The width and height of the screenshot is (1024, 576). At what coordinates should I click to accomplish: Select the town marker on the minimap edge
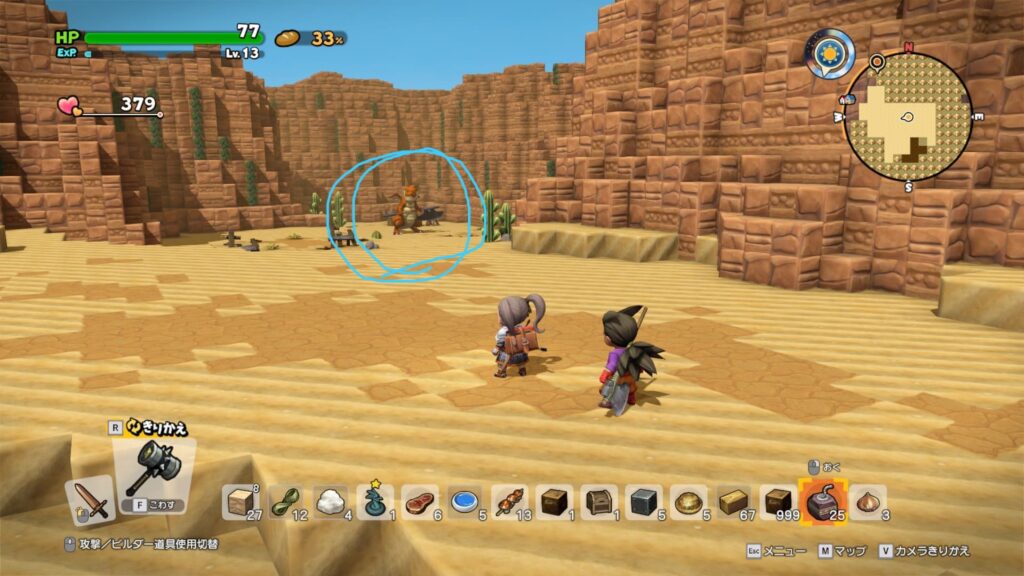tap(847, 99)
